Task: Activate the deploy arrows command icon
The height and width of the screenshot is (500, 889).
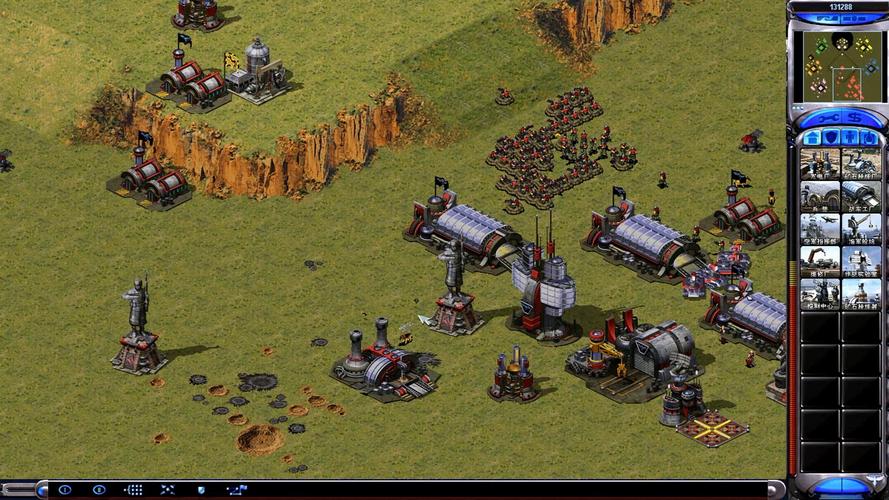Action: pyautogui.click(x=167, y=490)
